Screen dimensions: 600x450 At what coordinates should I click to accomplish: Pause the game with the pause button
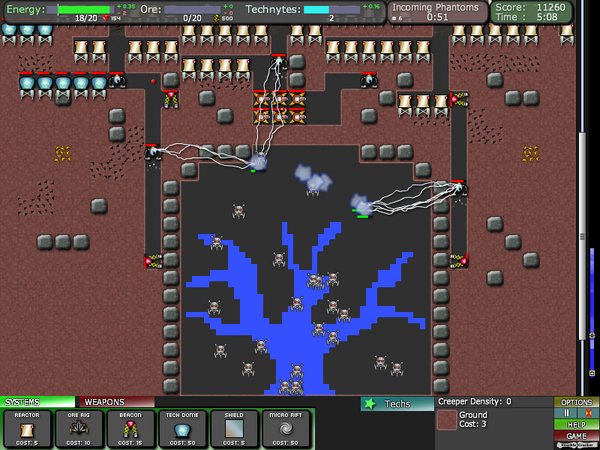click(568, 413)
